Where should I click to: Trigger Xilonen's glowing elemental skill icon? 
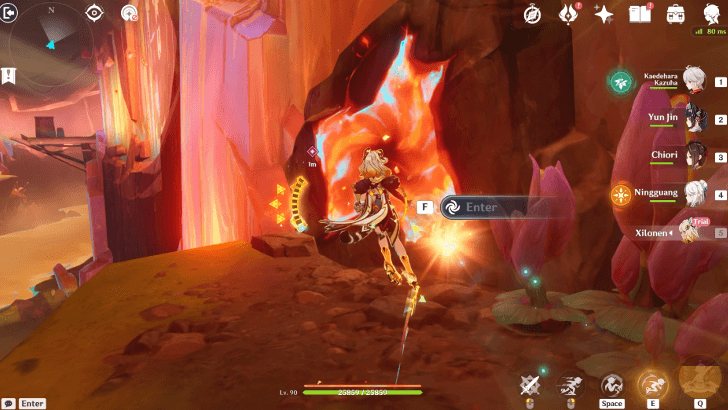pos(651,384)
